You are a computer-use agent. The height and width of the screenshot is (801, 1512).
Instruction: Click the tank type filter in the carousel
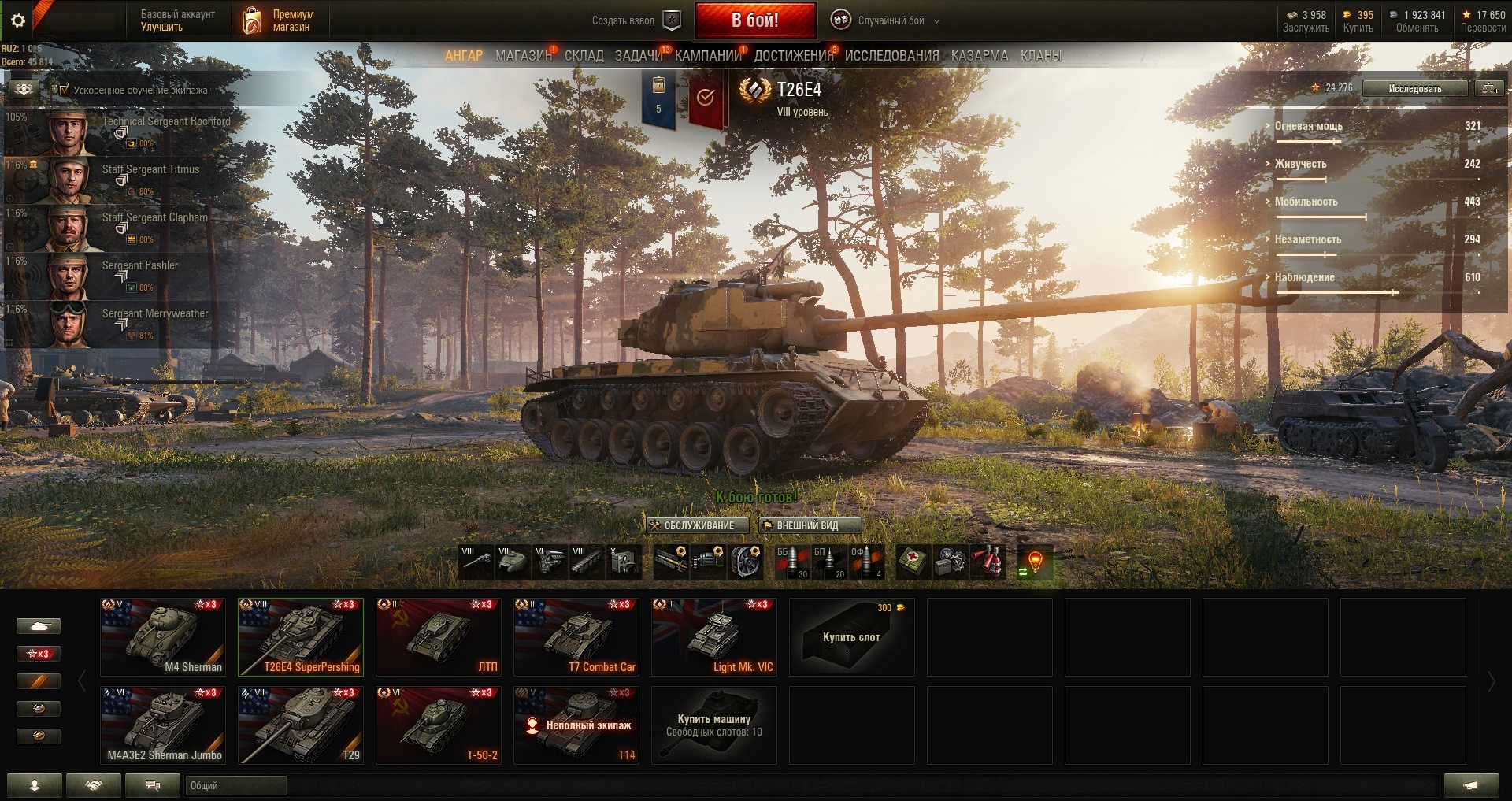click(39, 625)
